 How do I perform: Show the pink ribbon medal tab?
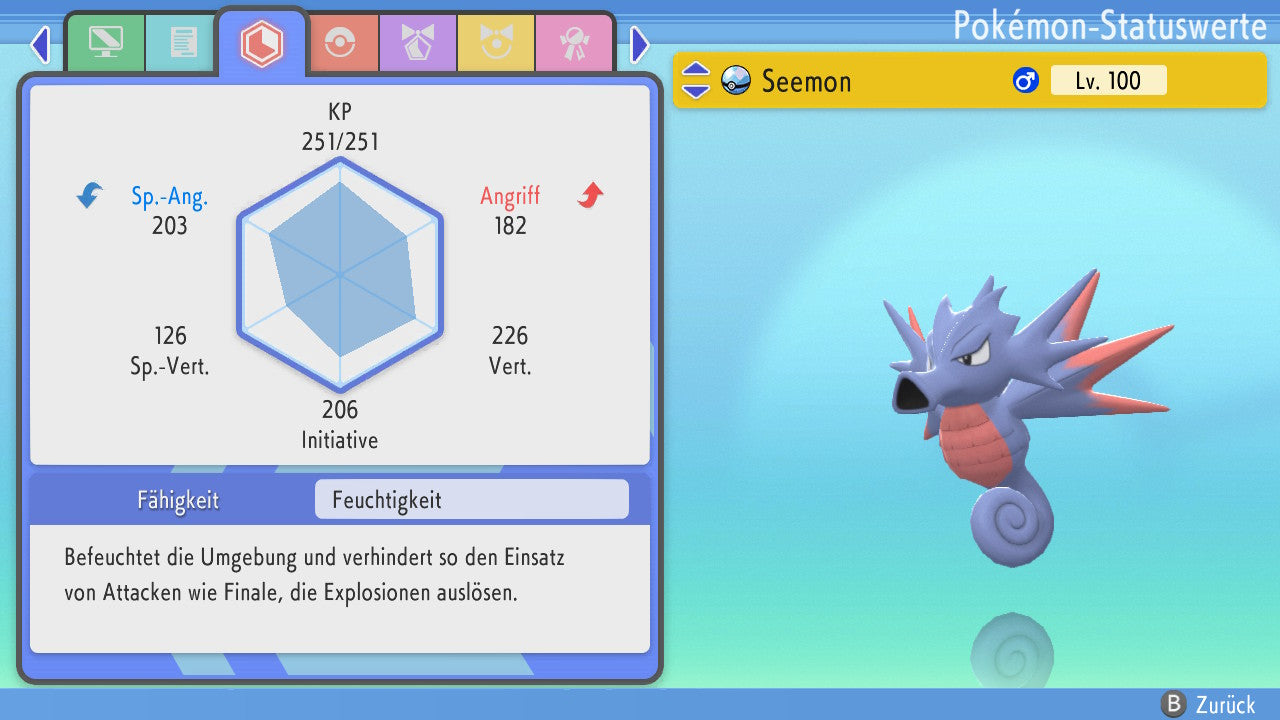(573, 43)
